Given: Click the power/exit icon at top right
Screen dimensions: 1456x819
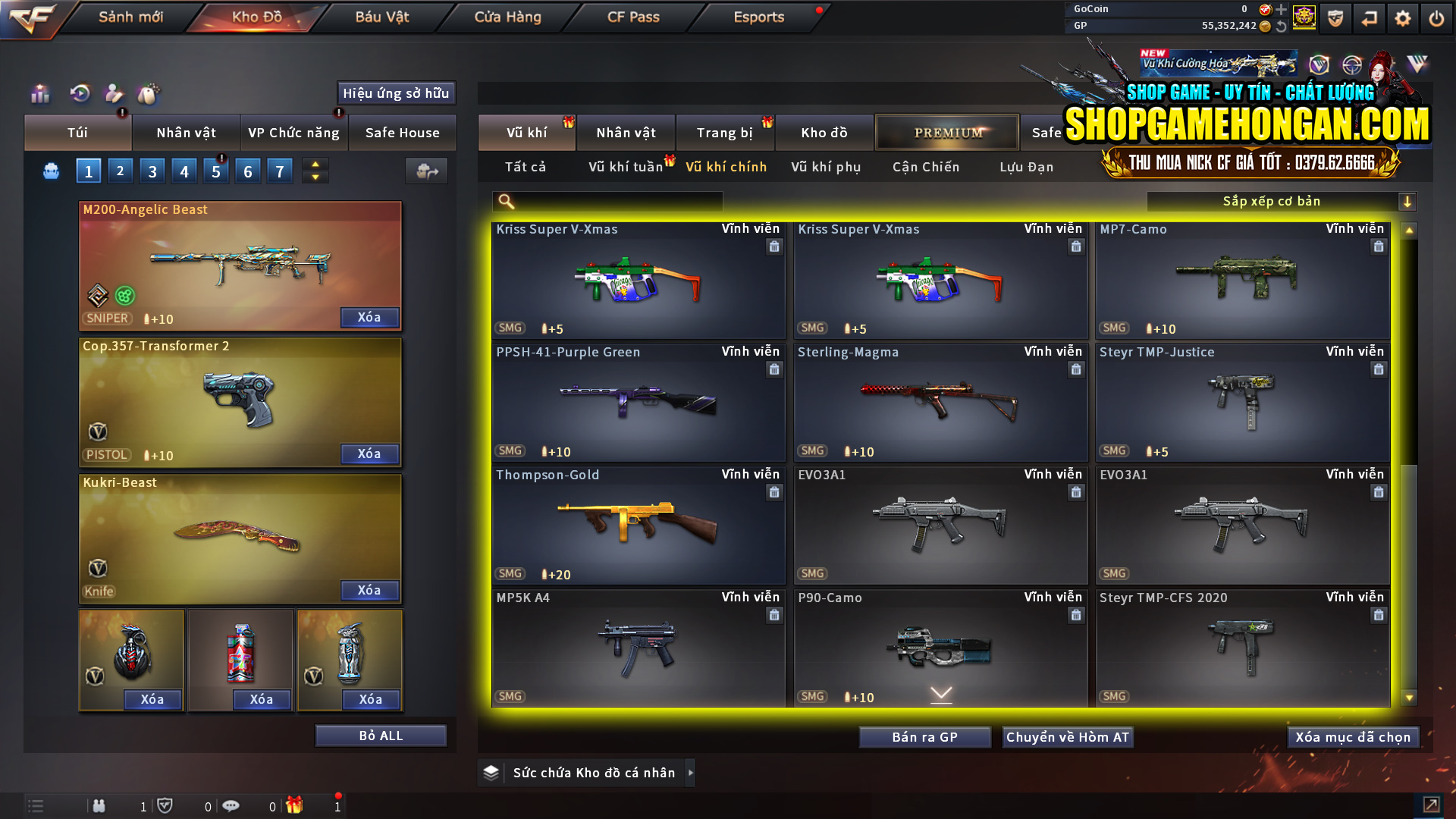Looking at the screenshot, I should pos(1437,17).
